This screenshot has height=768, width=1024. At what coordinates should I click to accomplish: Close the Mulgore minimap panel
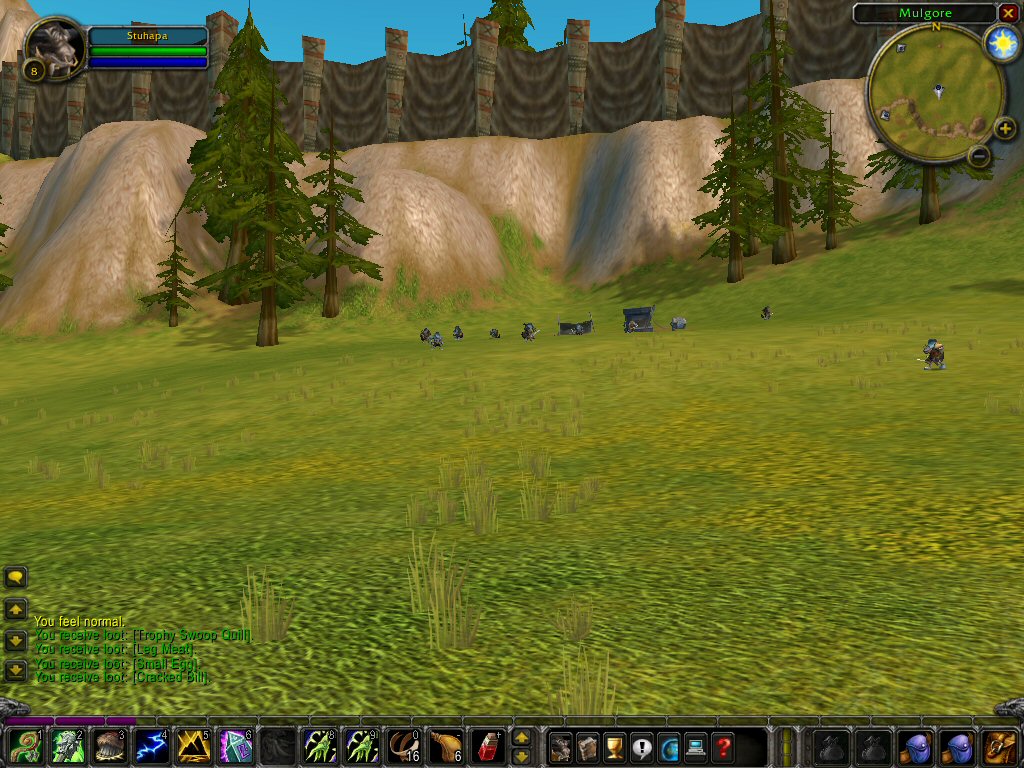[x=1008, y=13]
